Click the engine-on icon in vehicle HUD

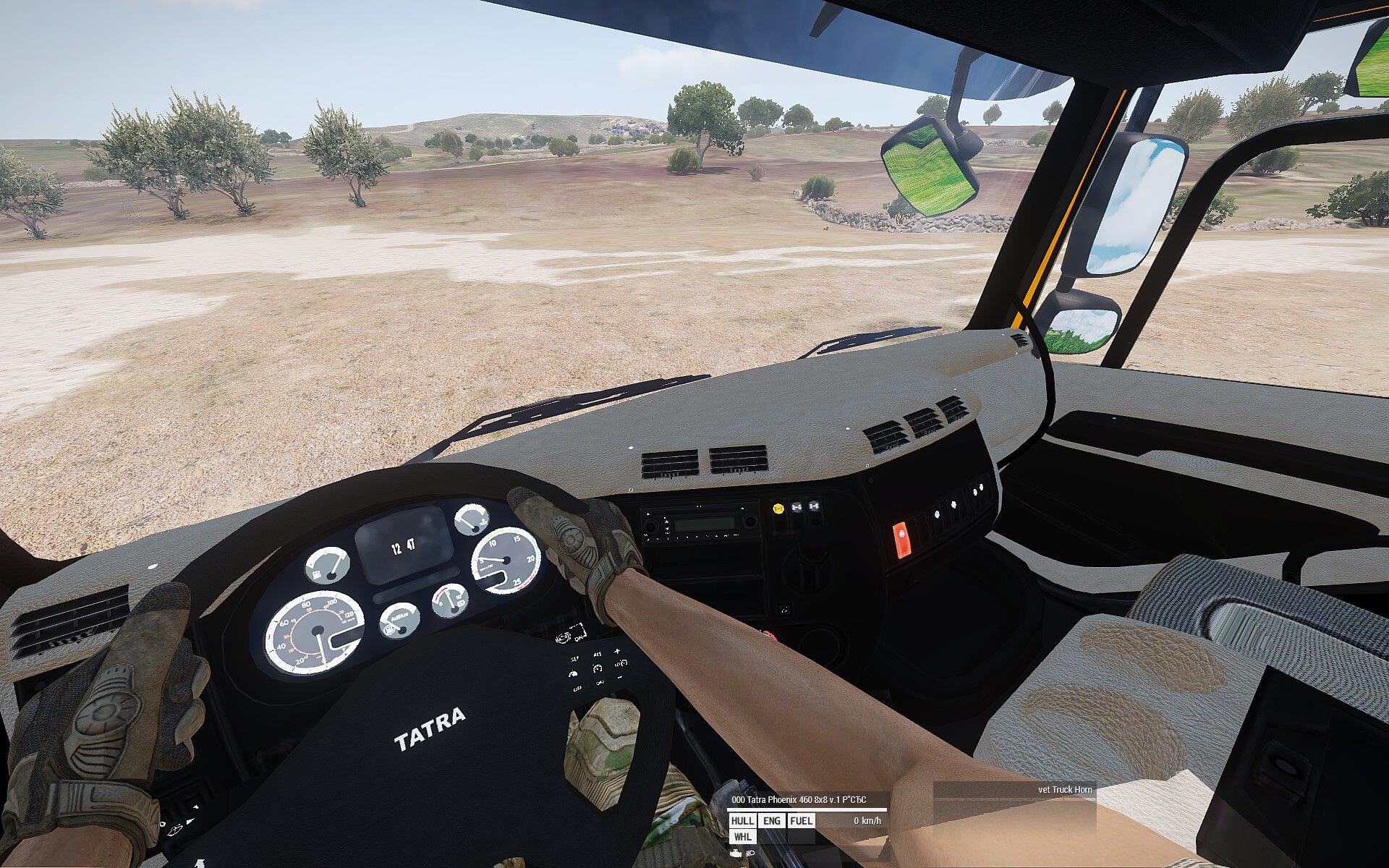736,854
